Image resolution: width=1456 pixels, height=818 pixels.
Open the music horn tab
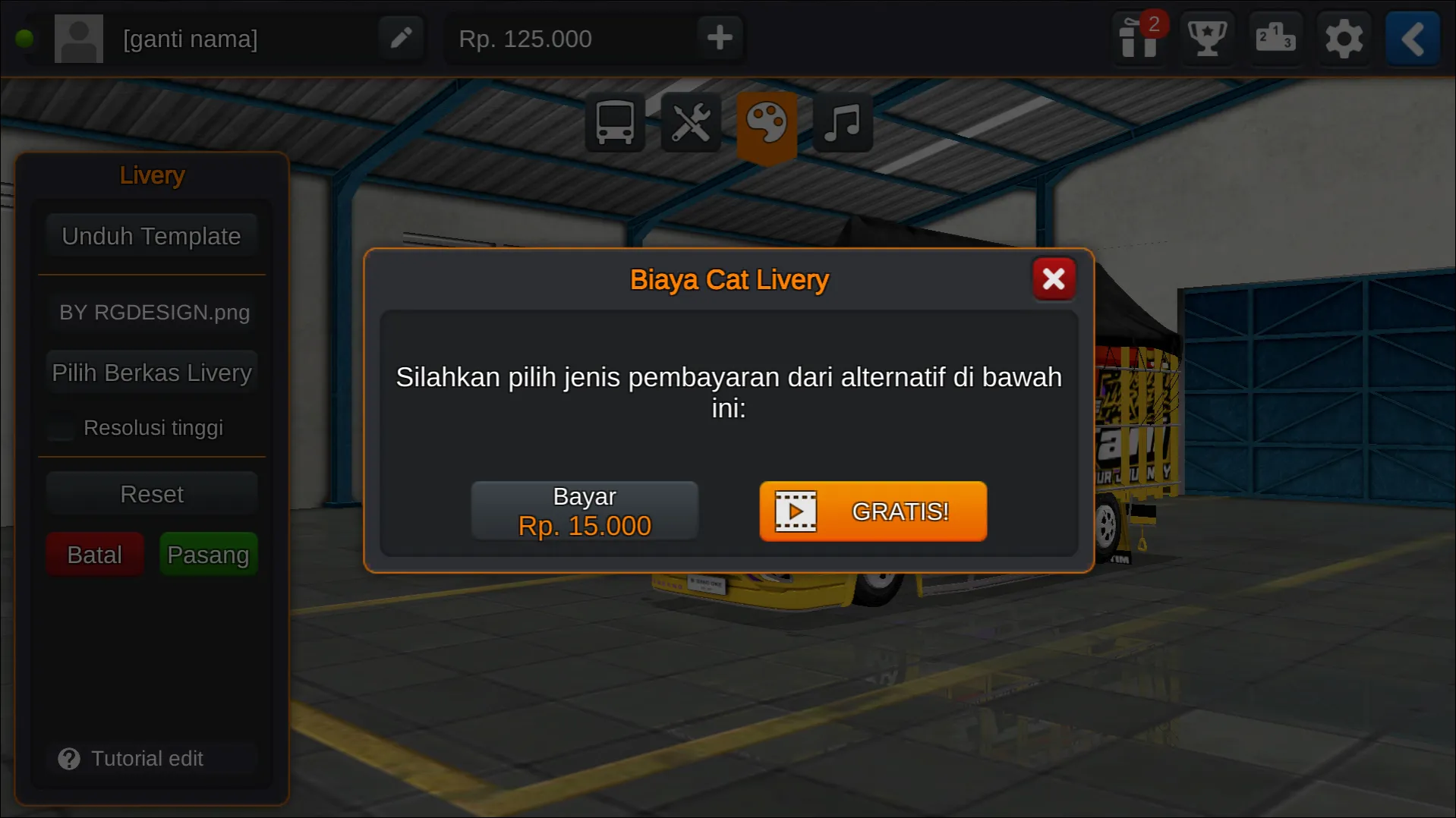tap(842, 123)
